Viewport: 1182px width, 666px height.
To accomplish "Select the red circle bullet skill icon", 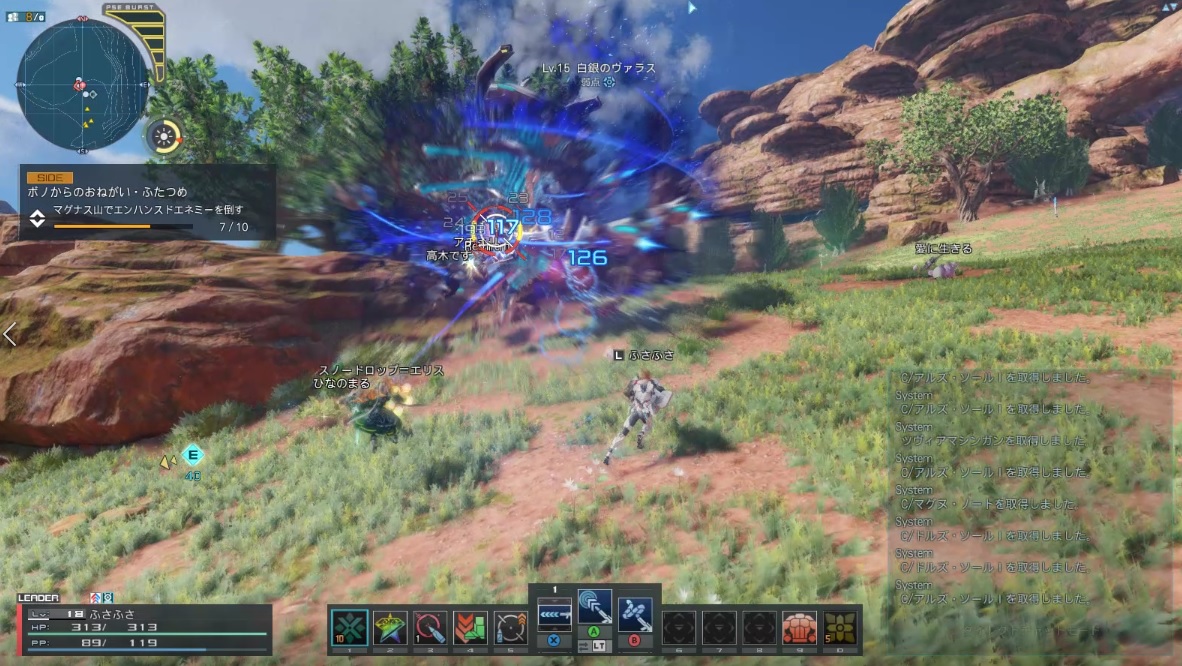I will [x=430, y=628].
